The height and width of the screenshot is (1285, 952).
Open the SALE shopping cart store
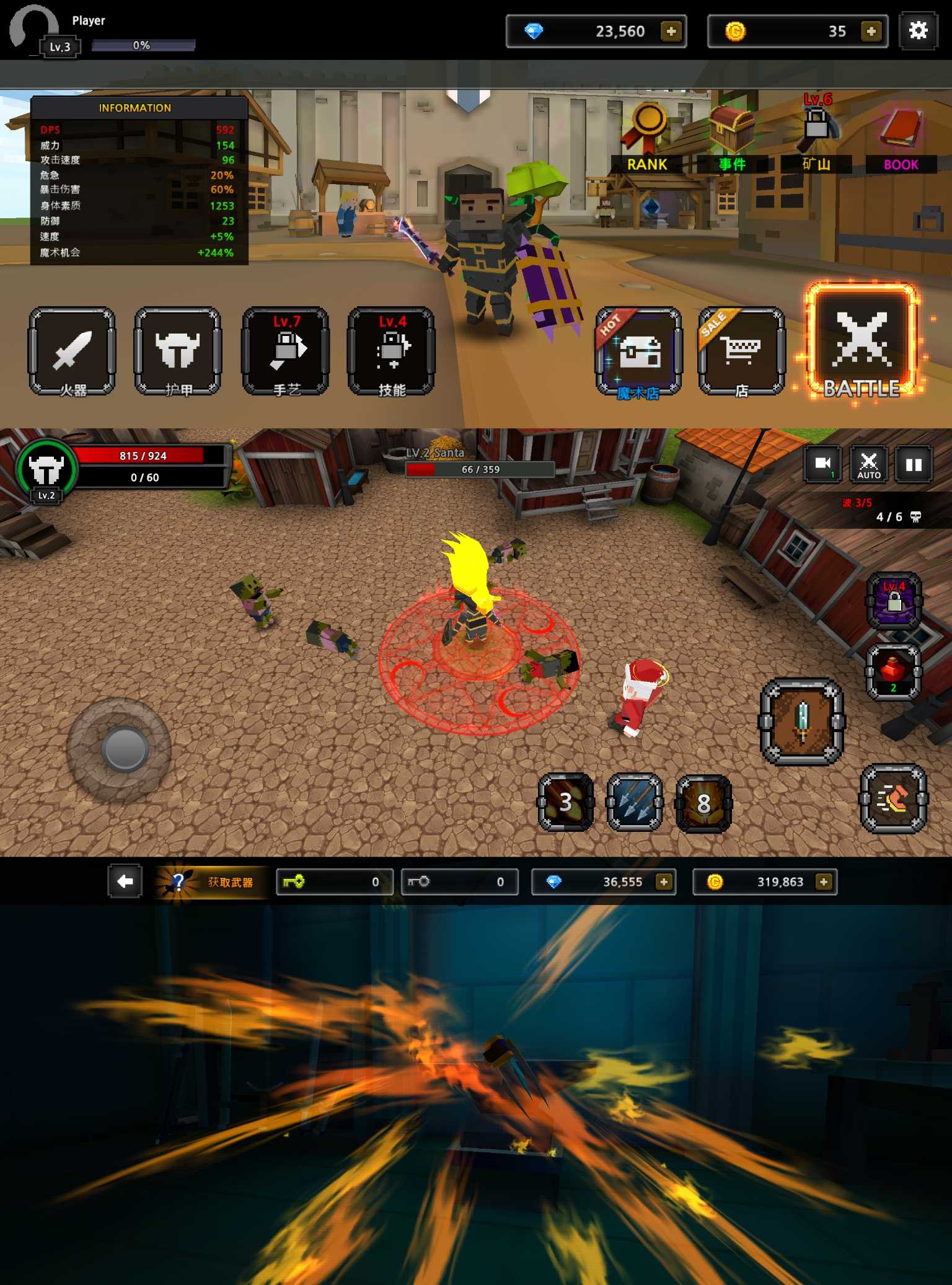(x=741, y=351)
